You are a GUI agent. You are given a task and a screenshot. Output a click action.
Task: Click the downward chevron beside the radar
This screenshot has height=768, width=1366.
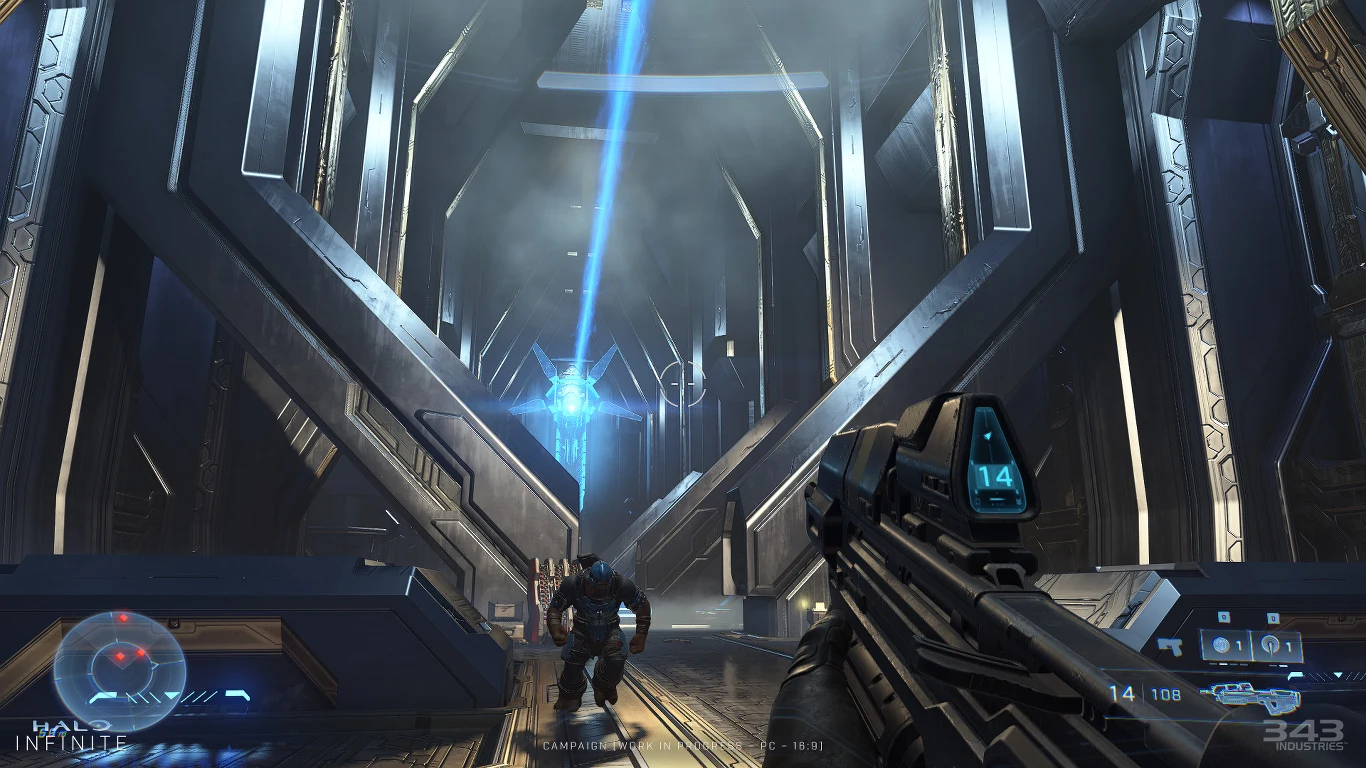pos(170,695)
